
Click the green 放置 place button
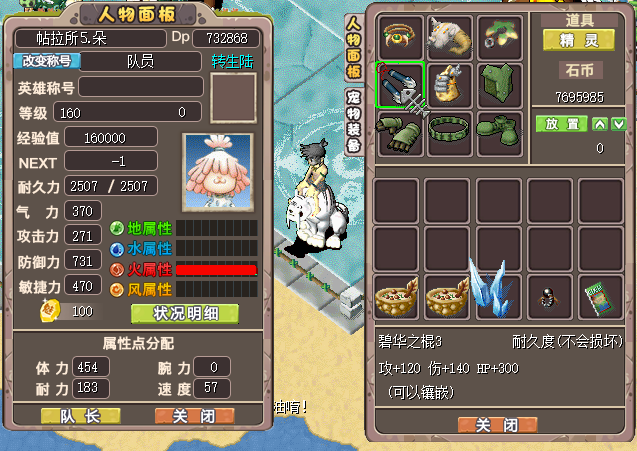point(561,124)
